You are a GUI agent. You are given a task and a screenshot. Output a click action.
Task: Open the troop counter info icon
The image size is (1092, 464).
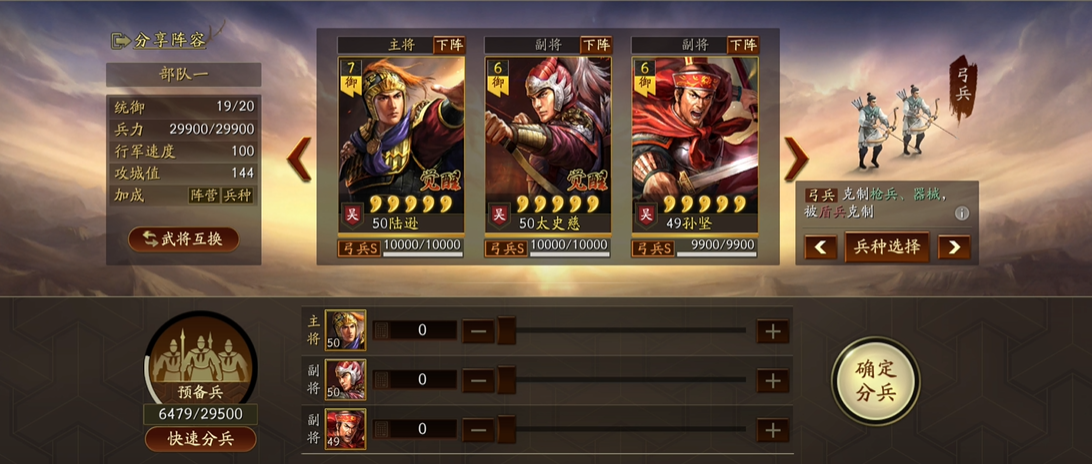pyautogui.click(x=961, y=213)
